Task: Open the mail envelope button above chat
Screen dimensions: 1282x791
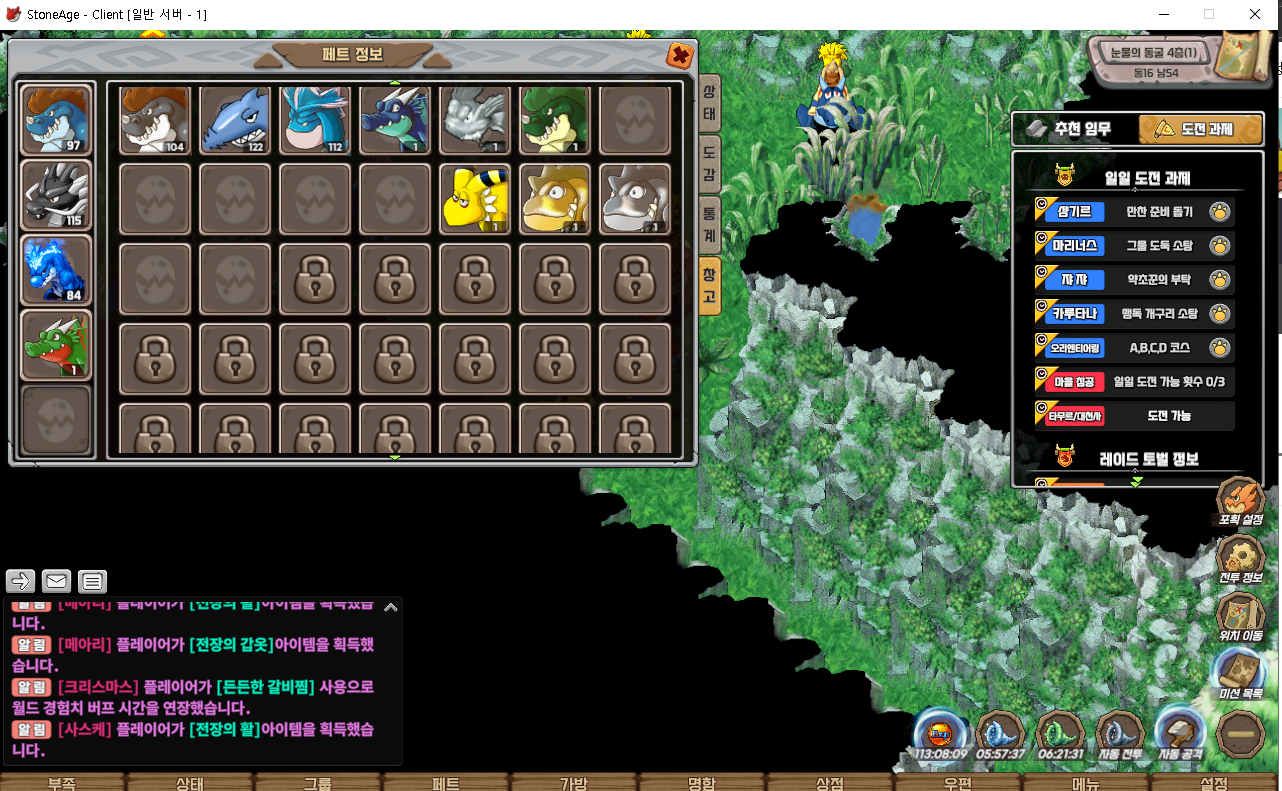Action: click(x=56, y=580)
